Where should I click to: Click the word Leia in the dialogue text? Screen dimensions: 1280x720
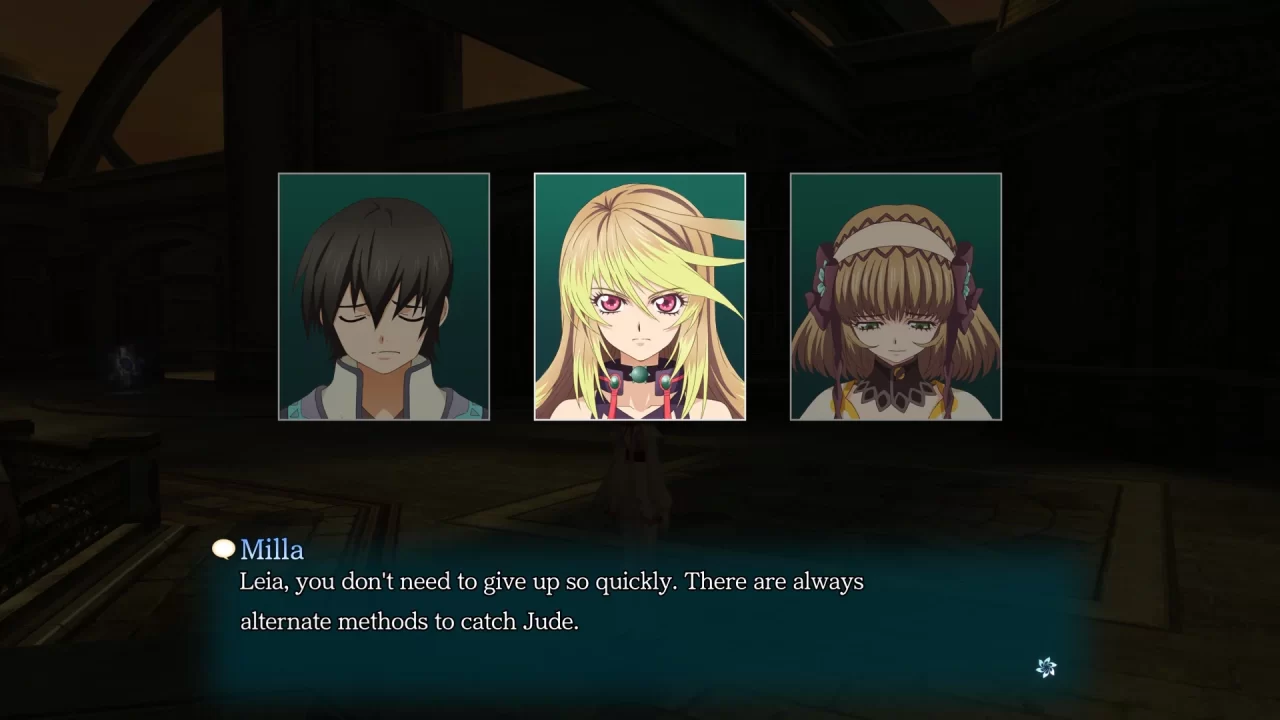(262, 581)
